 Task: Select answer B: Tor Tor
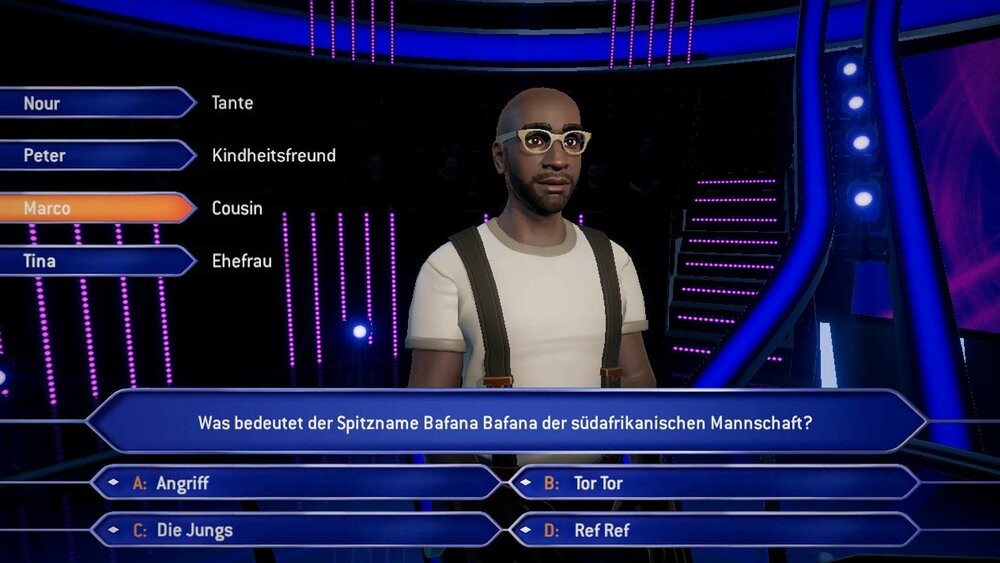click(714, 483)
